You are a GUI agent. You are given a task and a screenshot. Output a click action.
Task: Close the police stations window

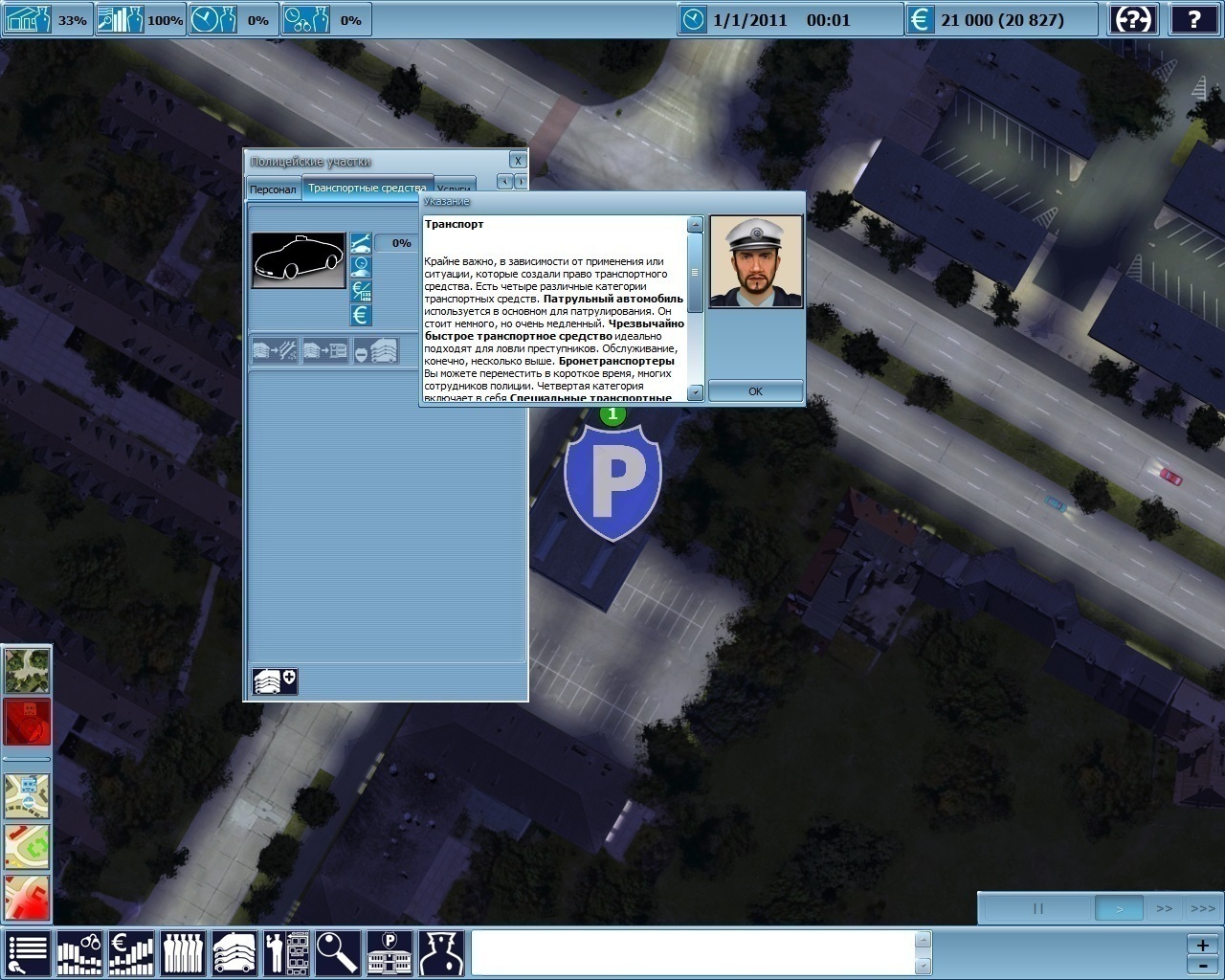(518, 160)
